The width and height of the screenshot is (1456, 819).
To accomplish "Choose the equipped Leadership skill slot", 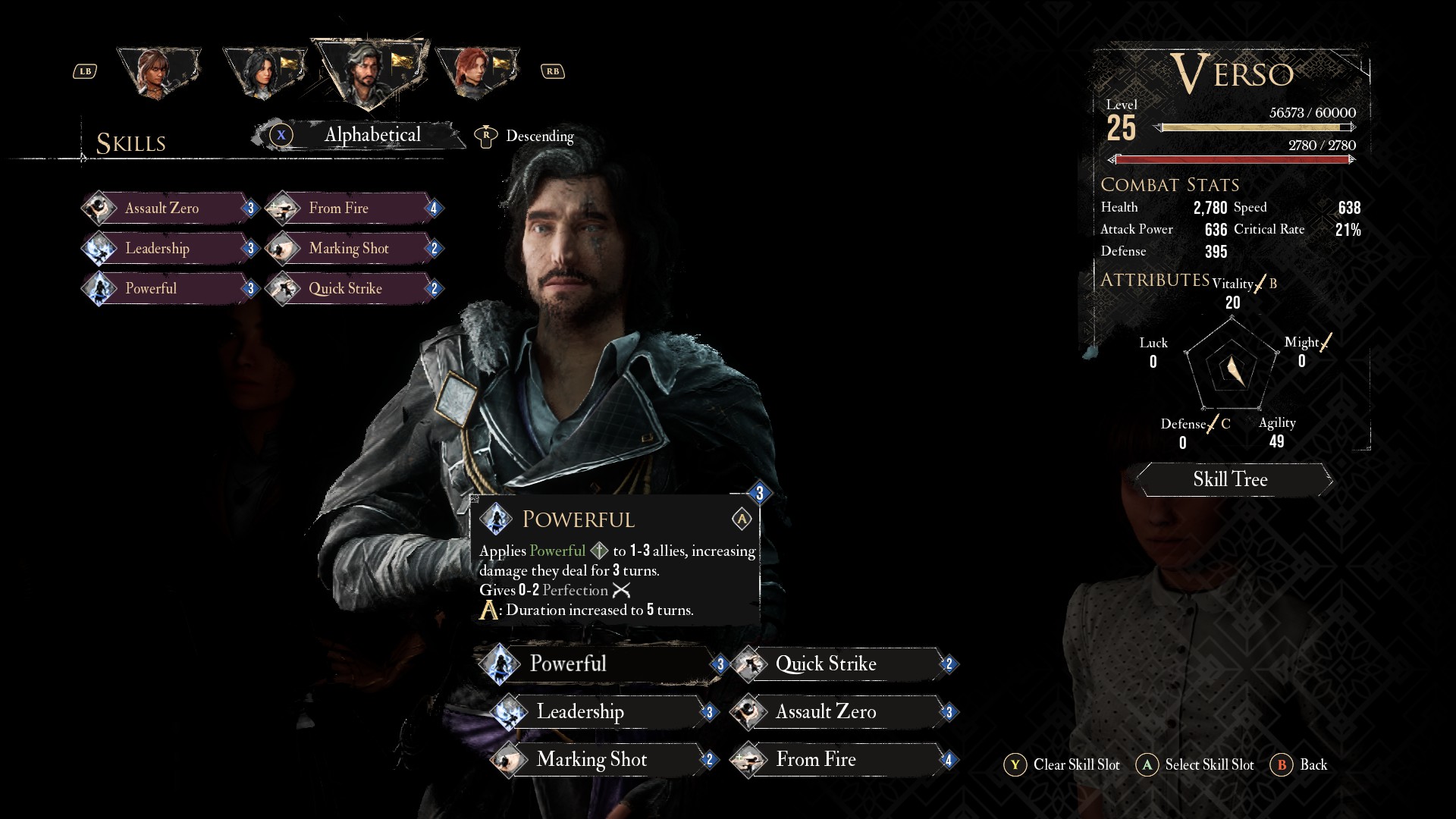I will tap(599, 712).
